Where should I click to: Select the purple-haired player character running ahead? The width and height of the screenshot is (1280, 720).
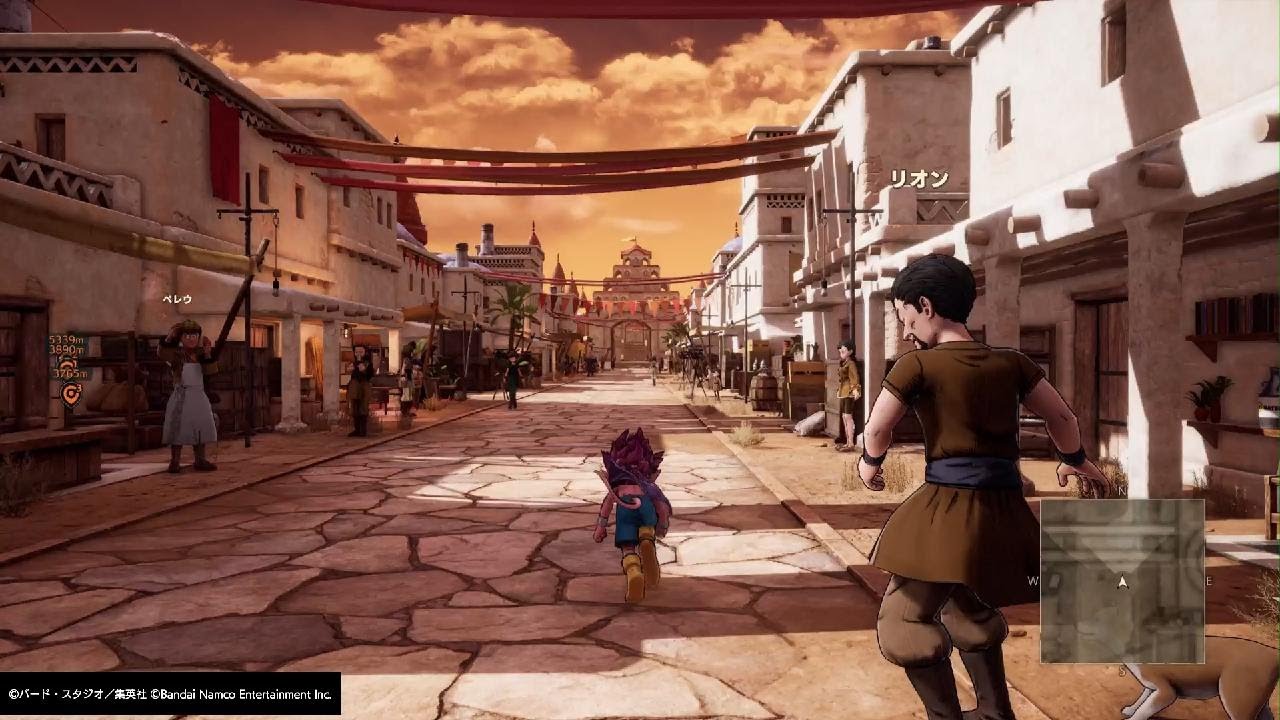(632, 500)
